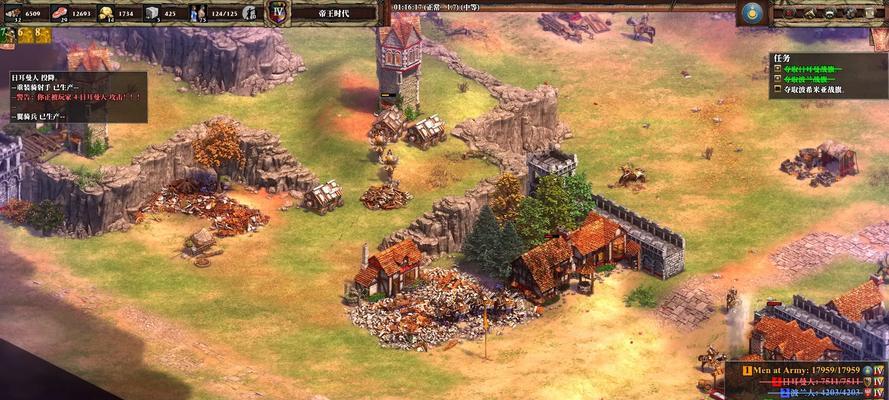The height and width of the screenshot is (400, 889).
Task: Click the round blue globe button
Action: [752, 13]
